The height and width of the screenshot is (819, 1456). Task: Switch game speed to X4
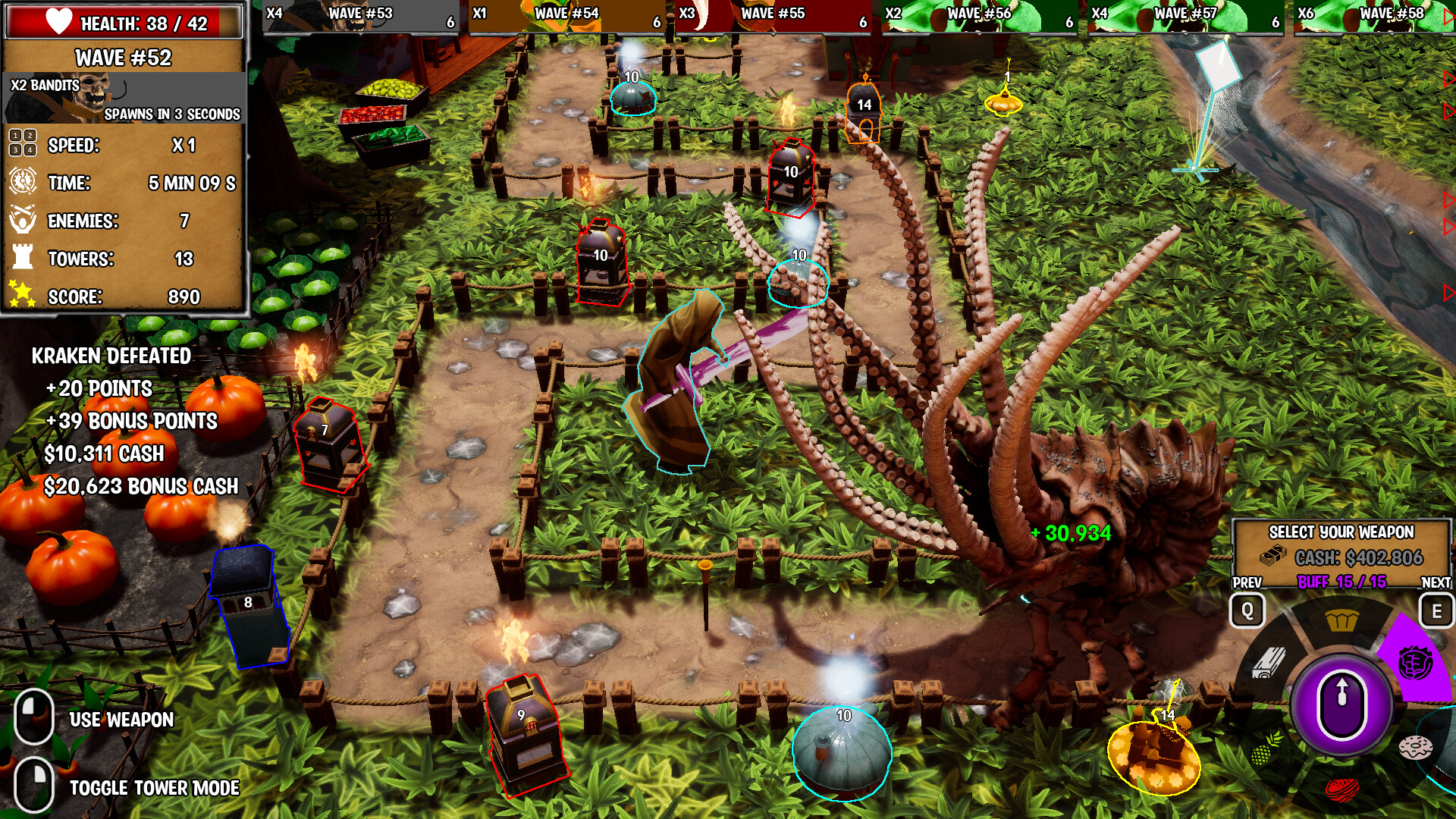[x=30, y=149]
